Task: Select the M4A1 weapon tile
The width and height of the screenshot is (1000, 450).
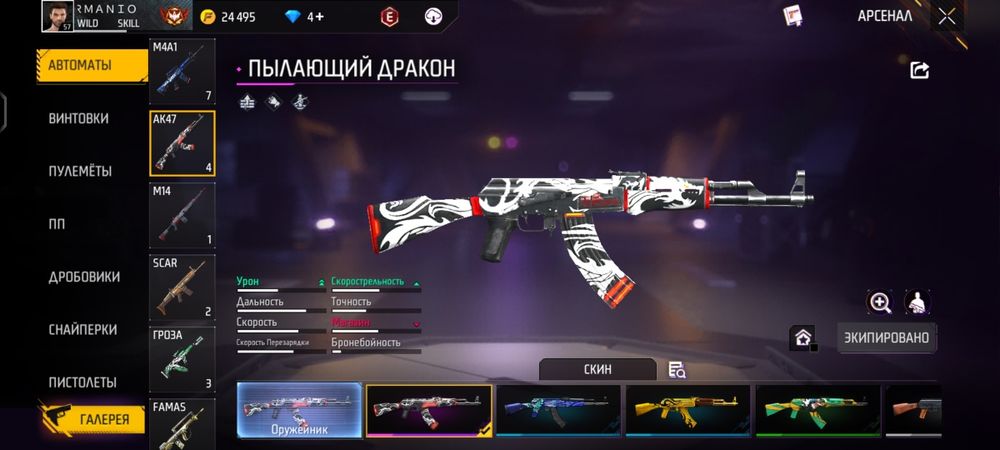Action: [182, 72]
